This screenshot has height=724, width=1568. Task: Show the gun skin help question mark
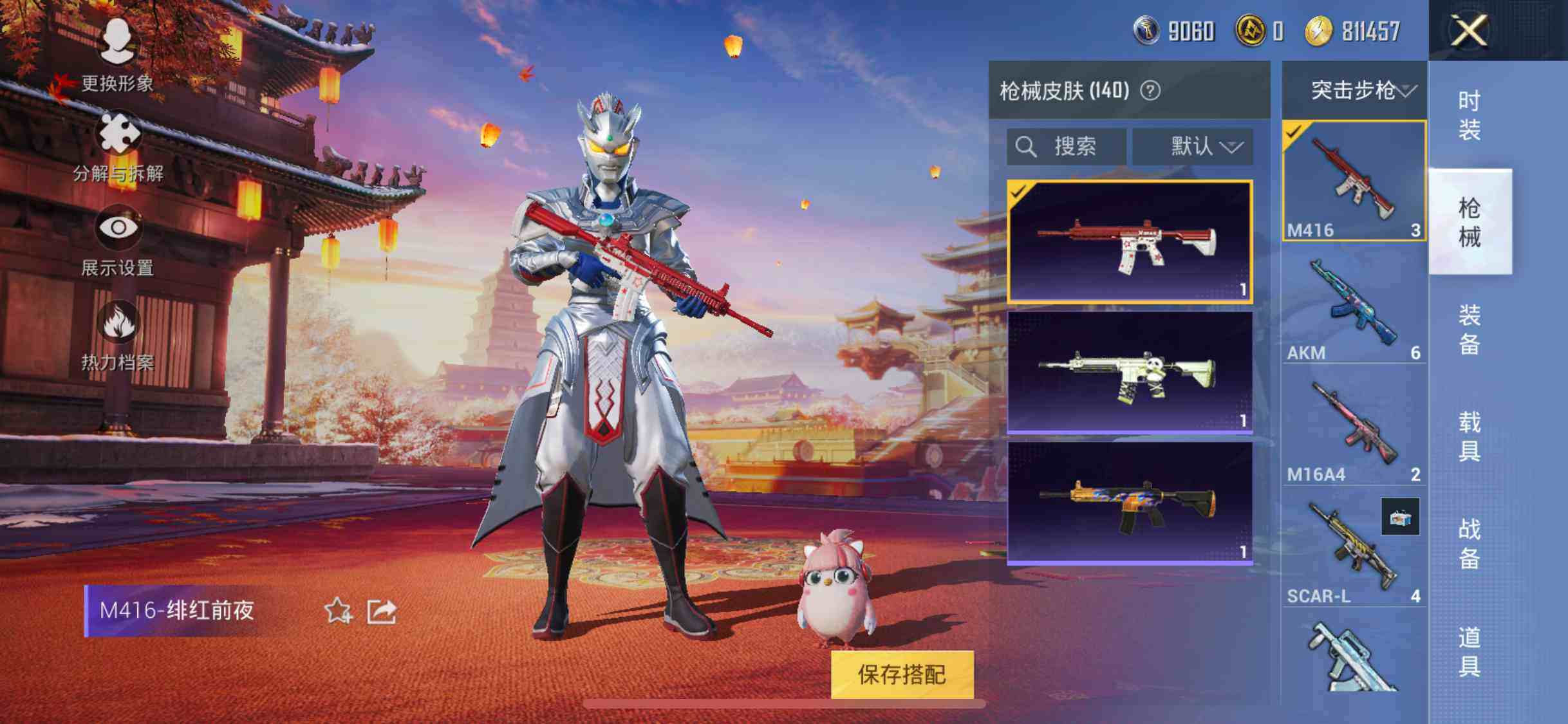pyautogui.click(x=1150, y=91)
